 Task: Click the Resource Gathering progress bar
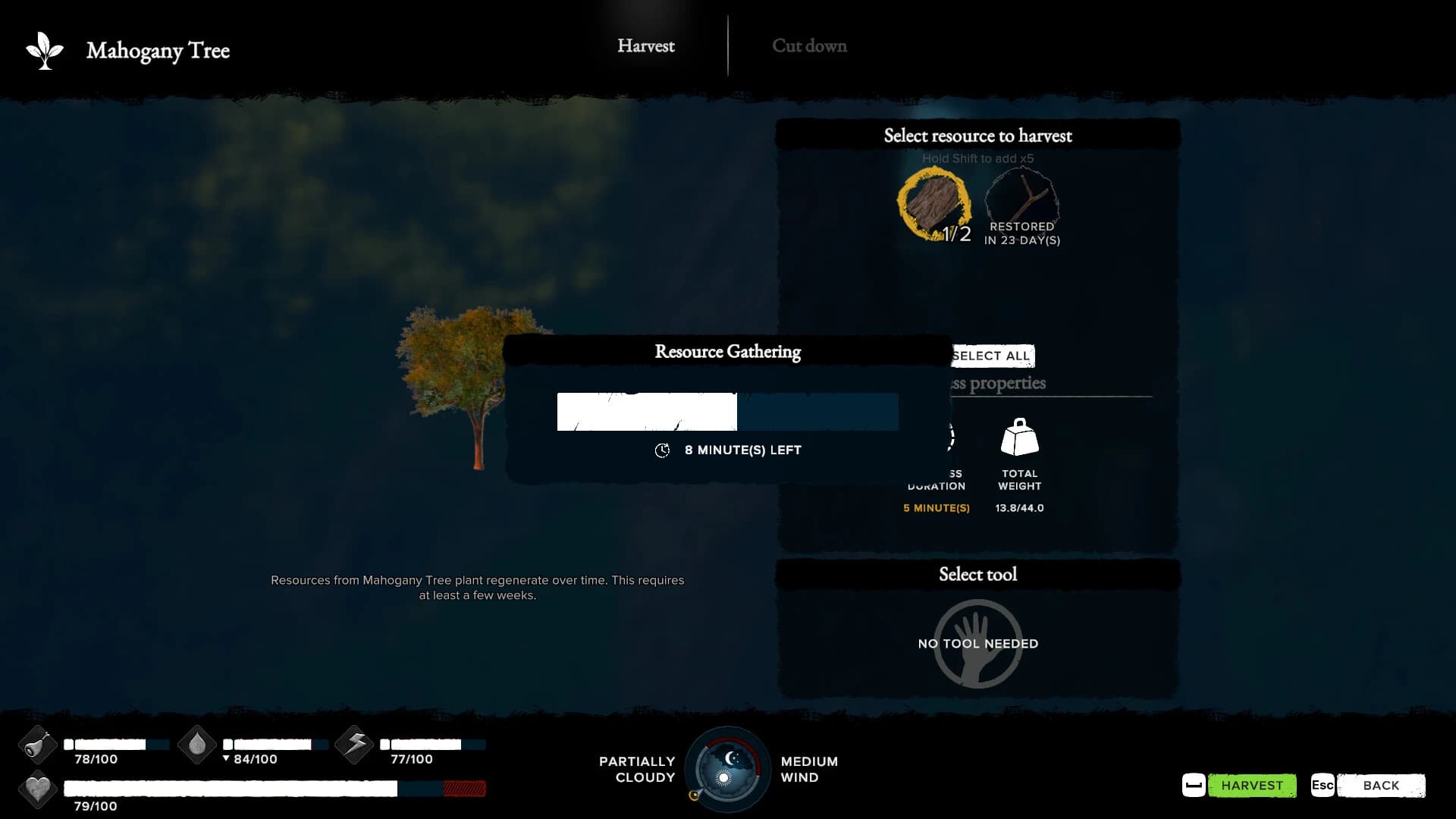(728, 412)
